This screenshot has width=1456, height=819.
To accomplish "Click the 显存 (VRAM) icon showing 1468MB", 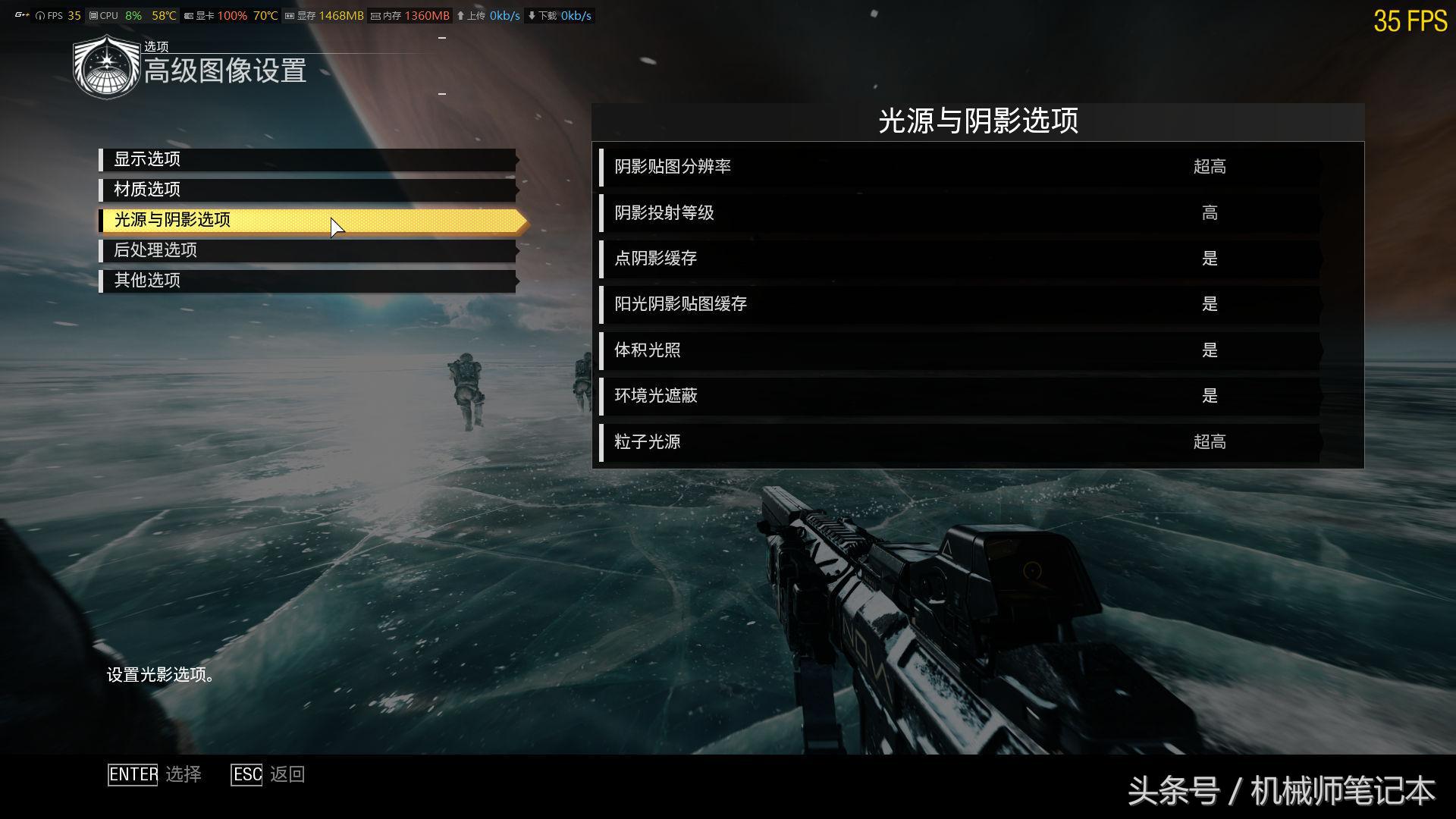I will pos(290,14).
